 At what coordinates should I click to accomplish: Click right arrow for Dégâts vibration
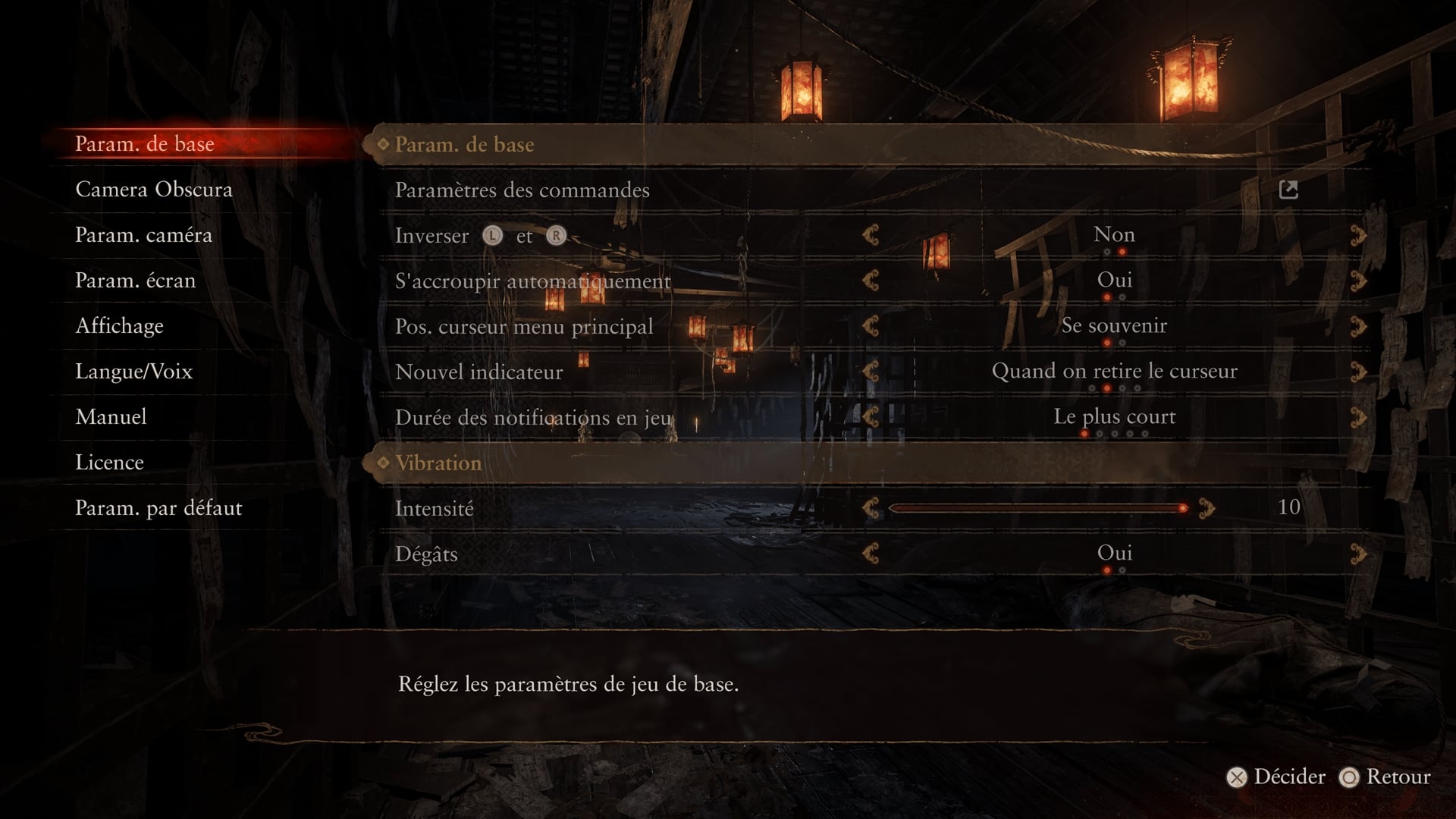click(x=1358, y=554)
